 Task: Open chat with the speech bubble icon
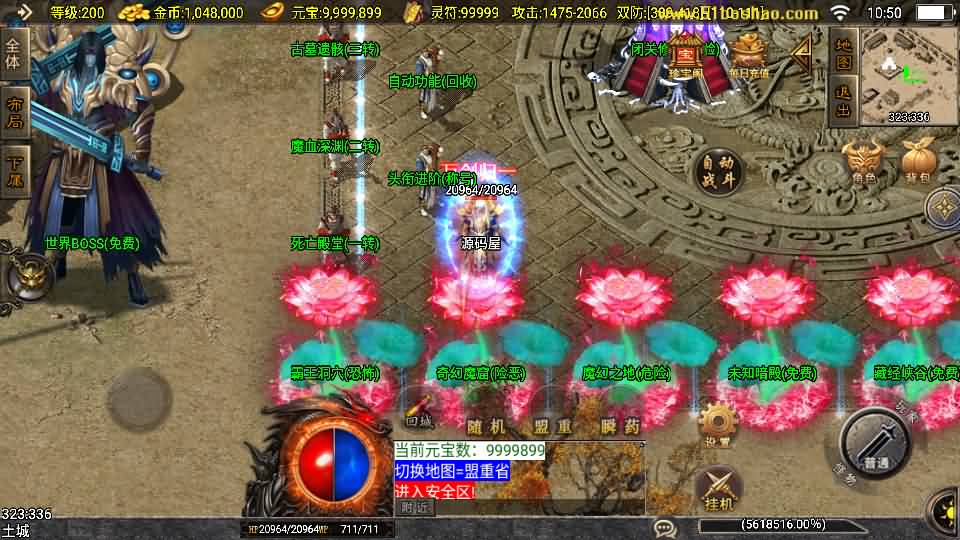click(x=664, y=527)
